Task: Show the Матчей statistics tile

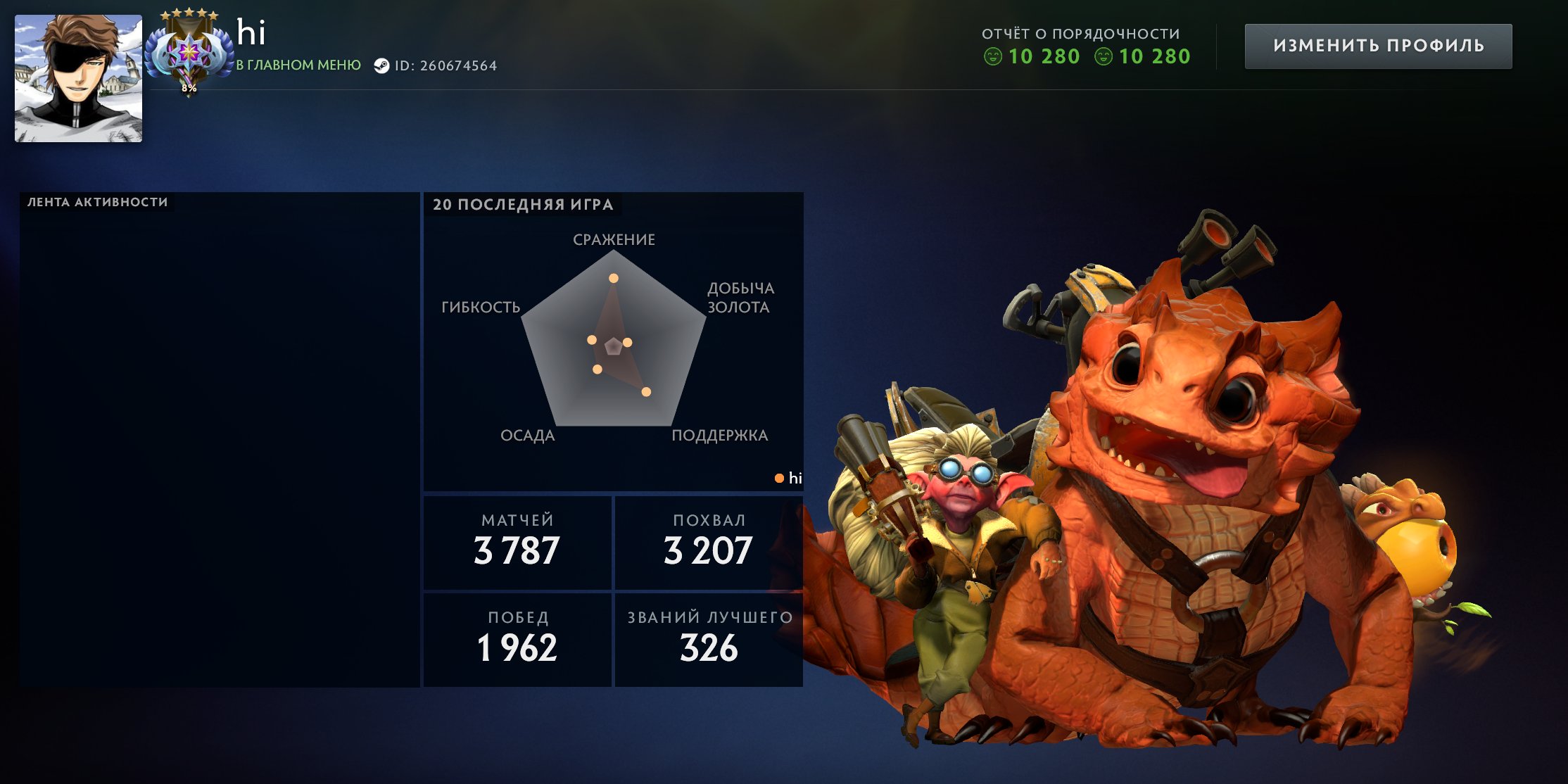Action: click(517, 543)
